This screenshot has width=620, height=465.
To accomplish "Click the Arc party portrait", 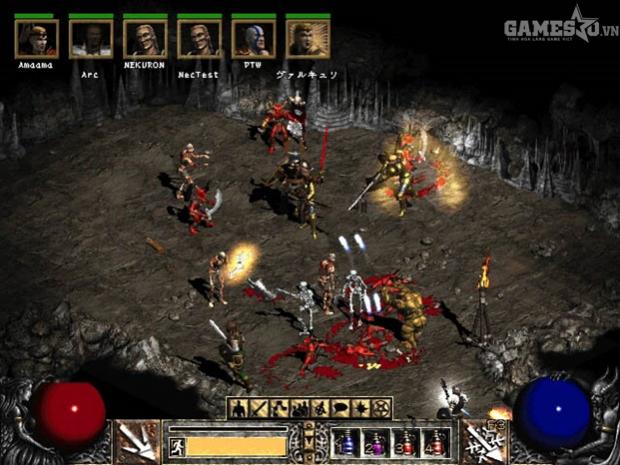I will (91, 39).
